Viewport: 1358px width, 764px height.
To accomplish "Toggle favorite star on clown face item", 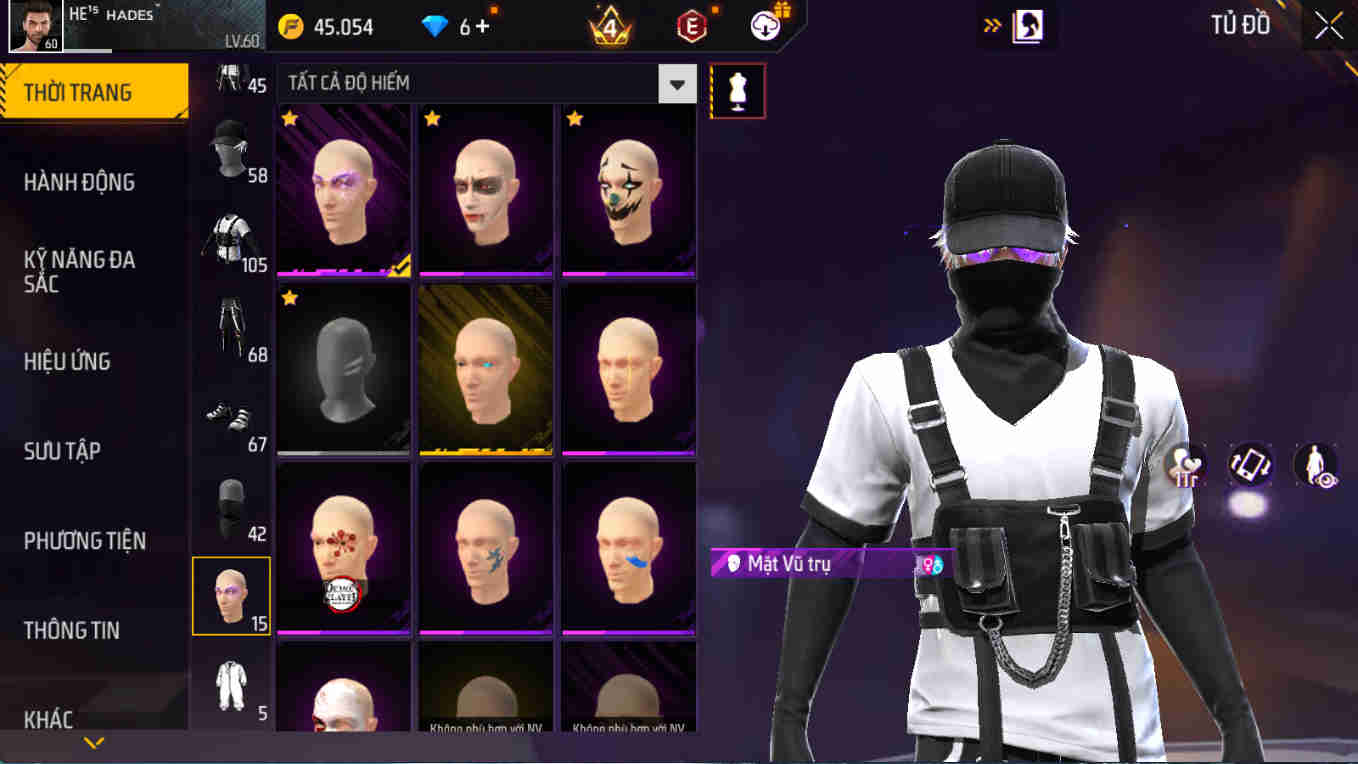I will (x=573, y=118).
